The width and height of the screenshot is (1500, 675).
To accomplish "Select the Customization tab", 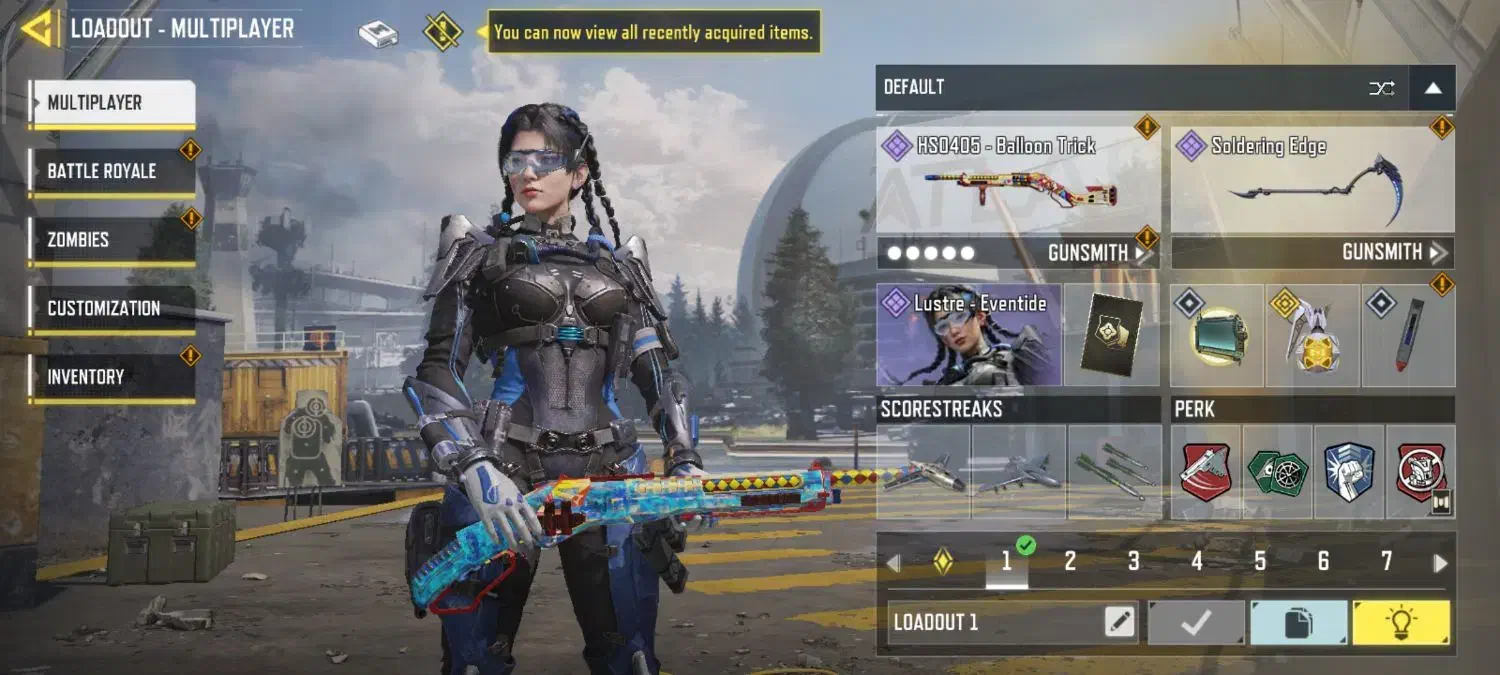I will click(x=111, y=308).
